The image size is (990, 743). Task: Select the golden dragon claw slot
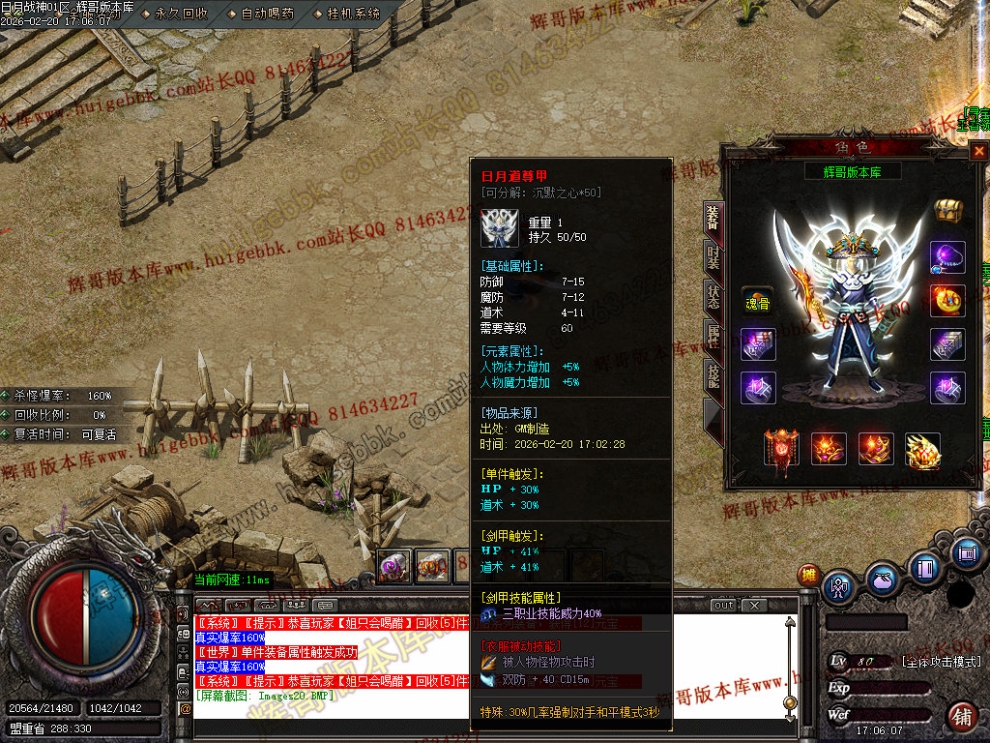[922, 451]
